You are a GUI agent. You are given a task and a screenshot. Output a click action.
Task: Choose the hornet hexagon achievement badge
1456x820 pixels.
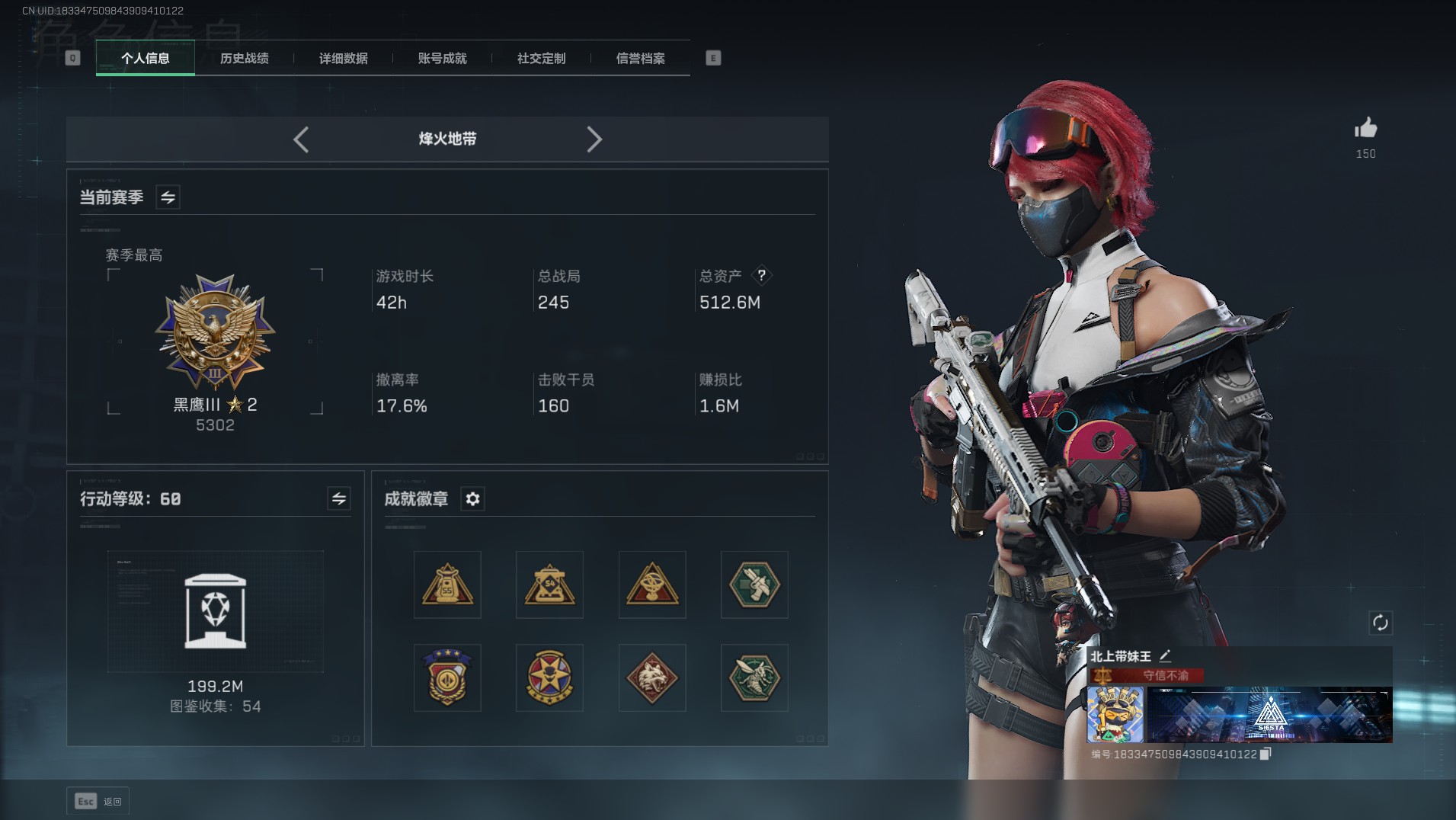tap(754, 677)
